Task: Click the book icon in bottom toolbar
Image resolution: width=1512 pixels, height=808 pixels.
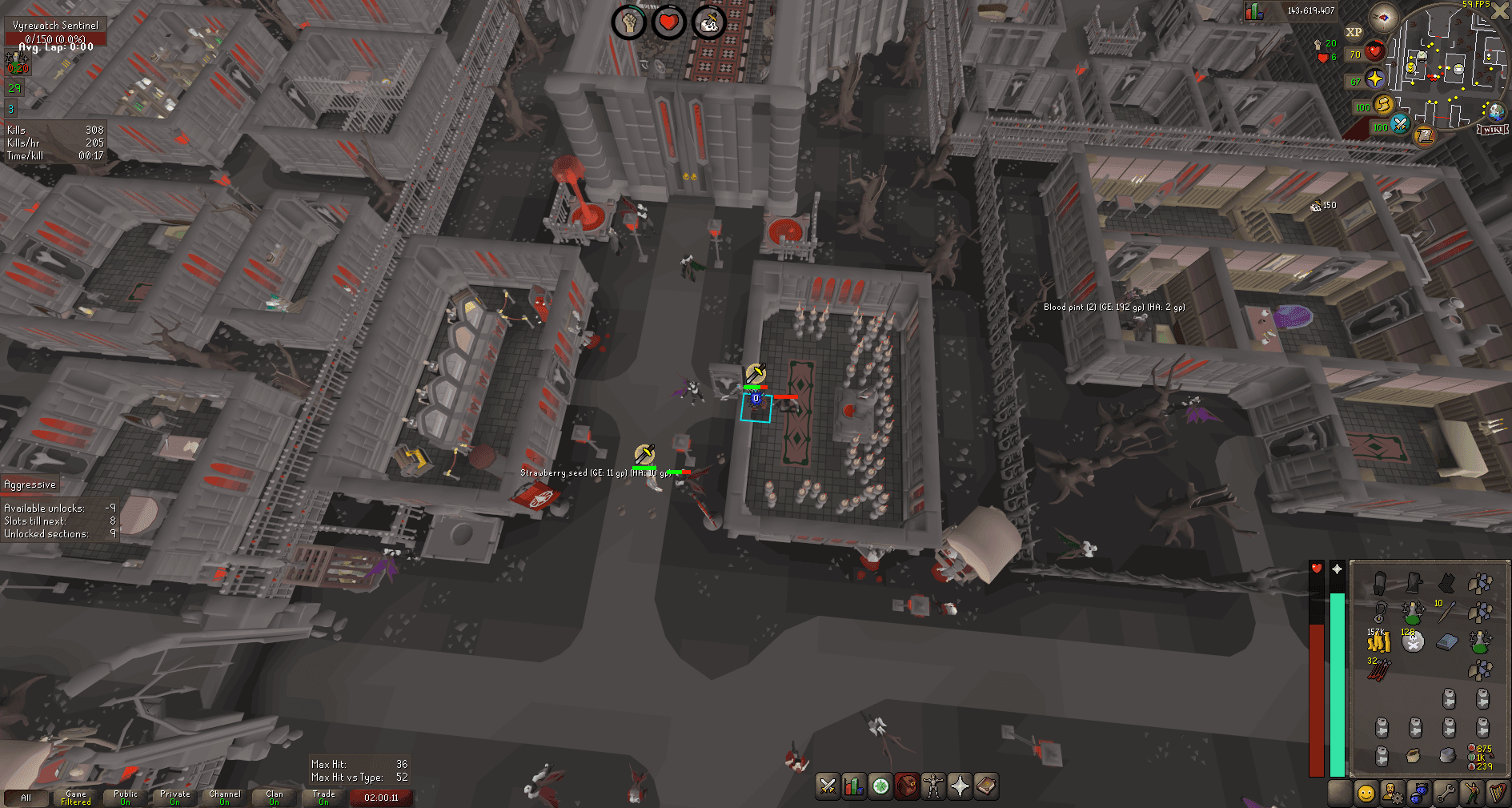Action: [985, 786]
